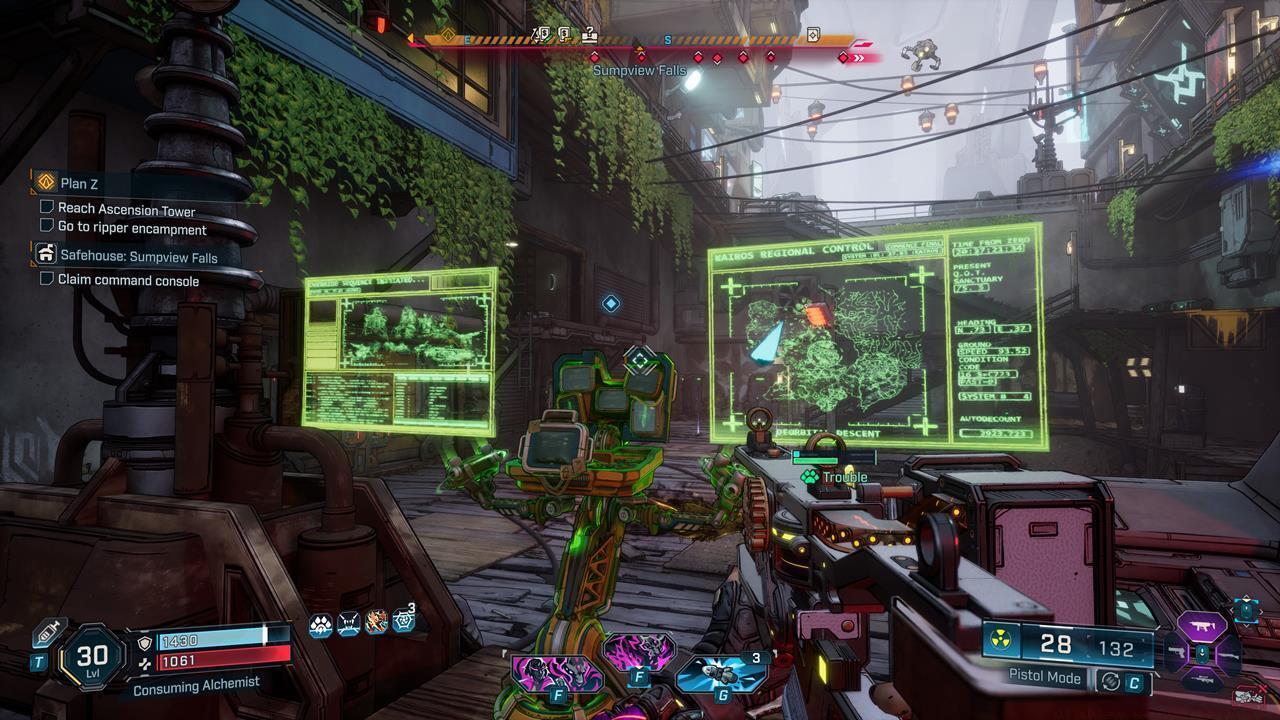Select the SMG icon on the weapon wheel
1280x720 pixels.
point(1202,628)
